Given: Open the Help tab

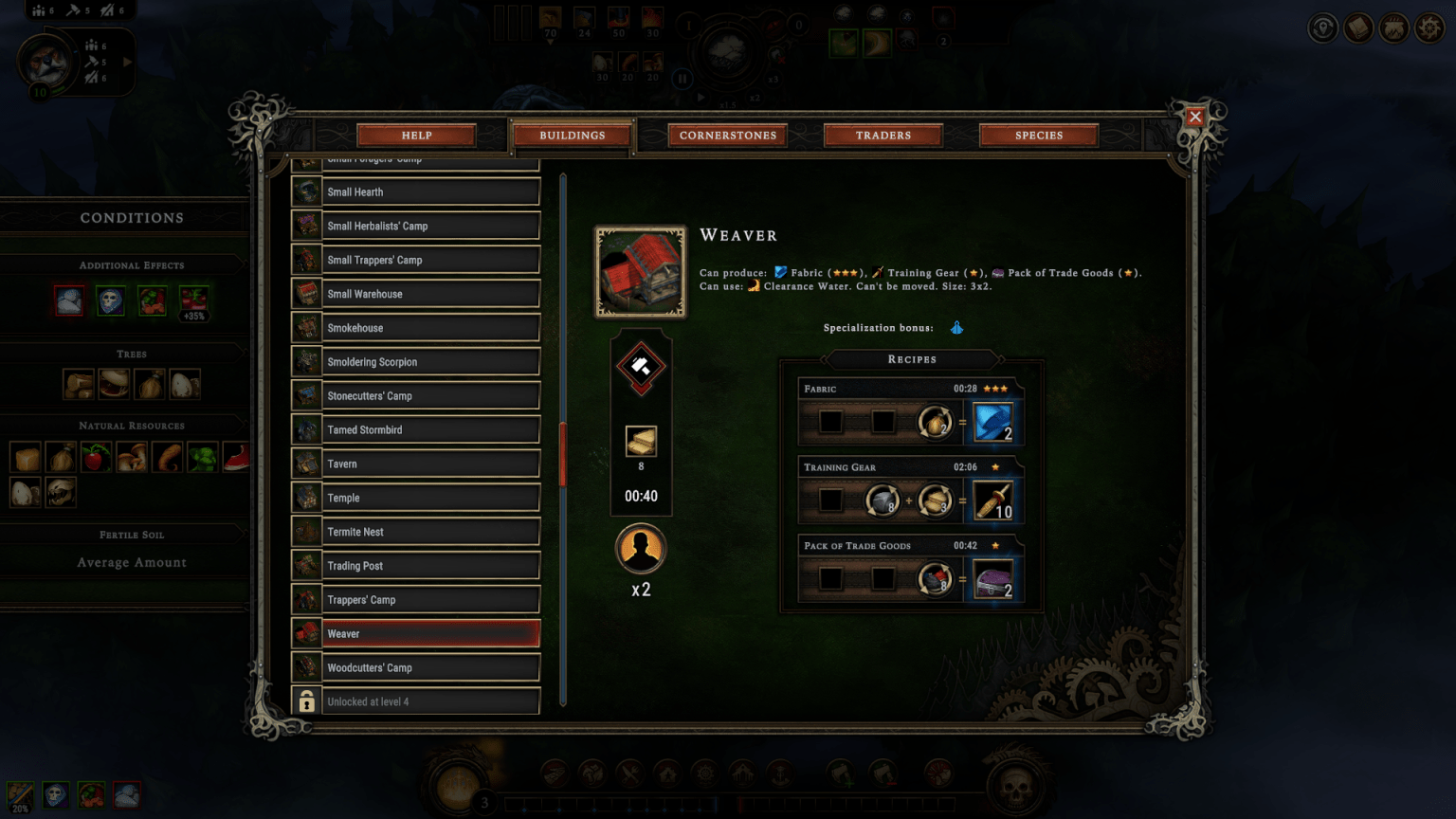Looking at the screenshot, I should click(x=416, y=136).
